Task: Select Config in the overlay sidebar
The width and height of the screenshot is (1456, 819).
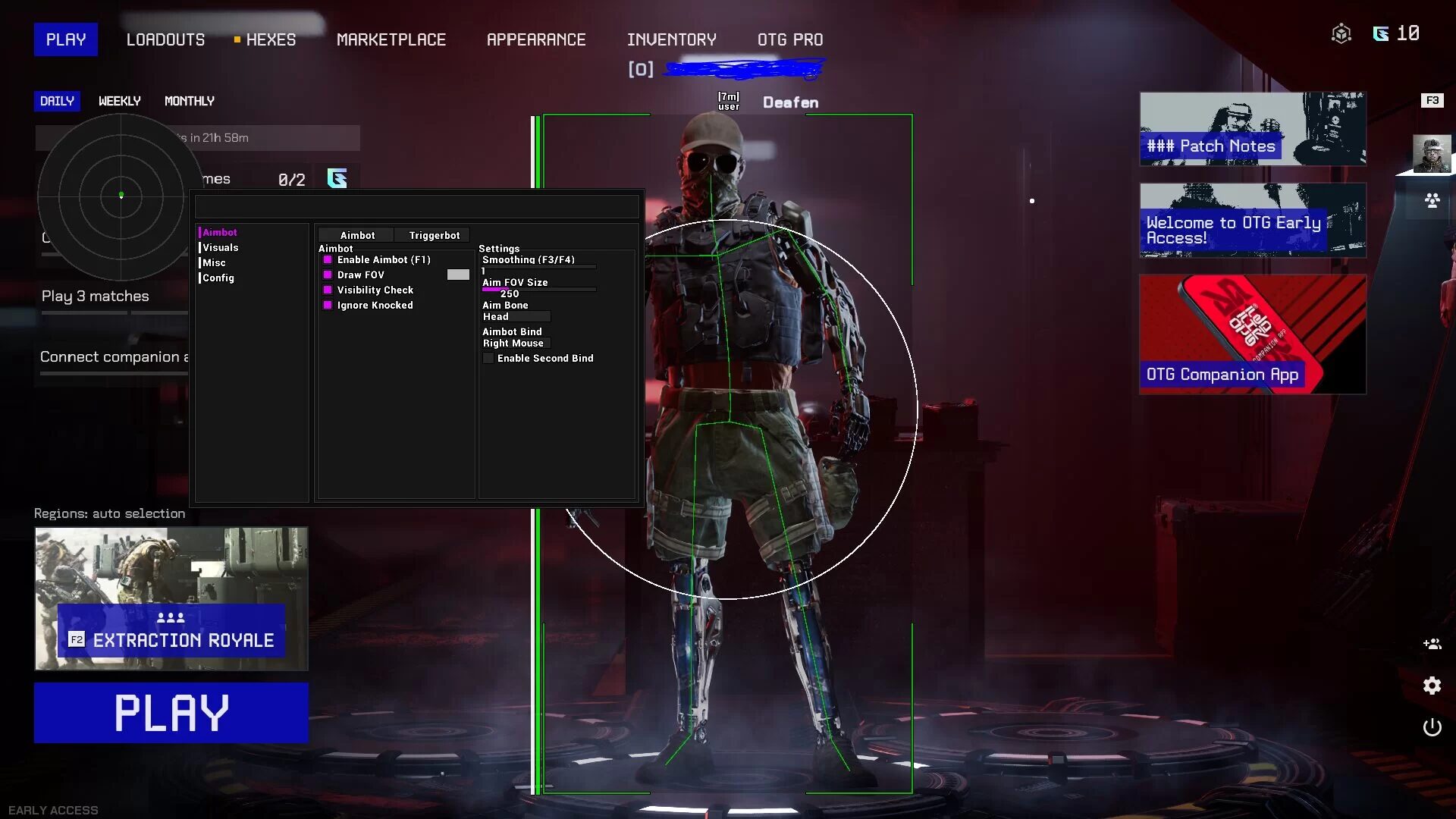Action: pos(218,278)
